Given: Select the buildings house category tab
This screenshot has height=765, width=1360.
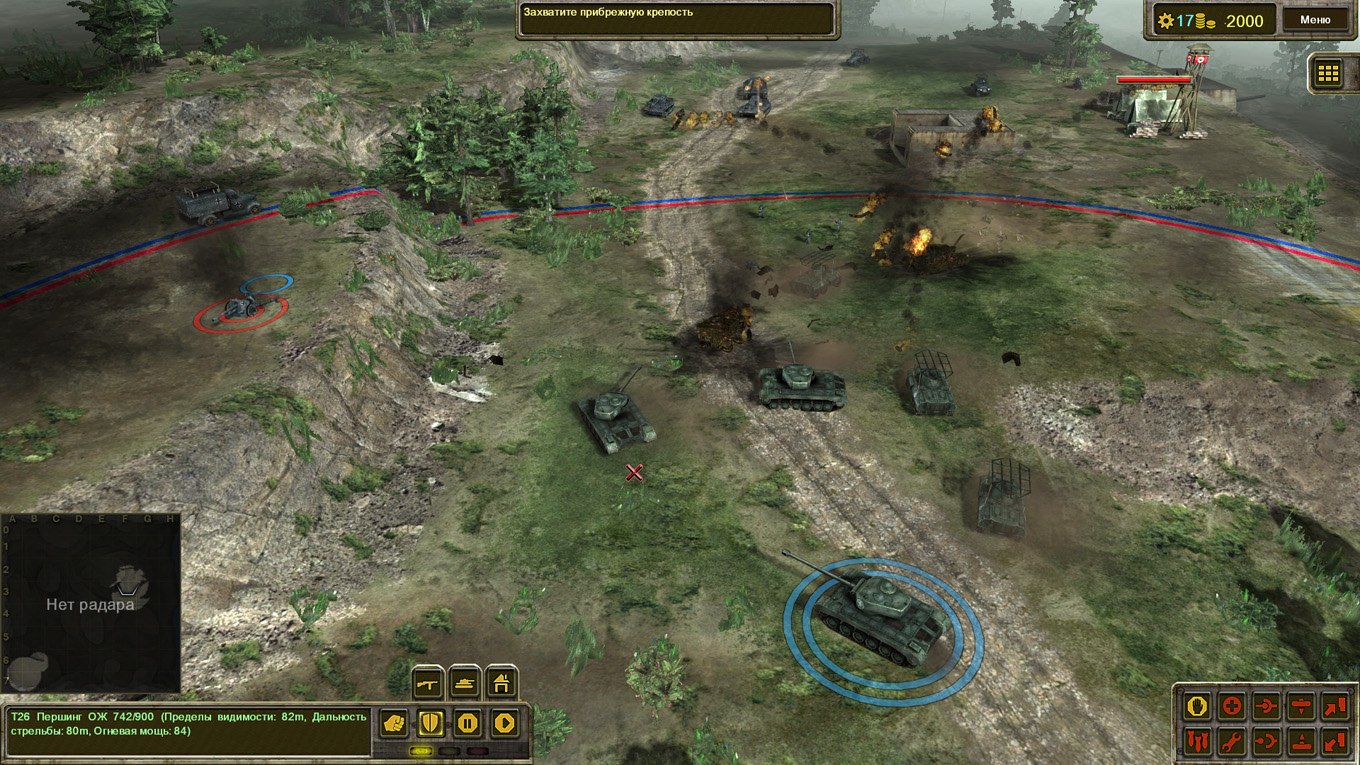Looking at the screenshot, I should click(502, 682).
